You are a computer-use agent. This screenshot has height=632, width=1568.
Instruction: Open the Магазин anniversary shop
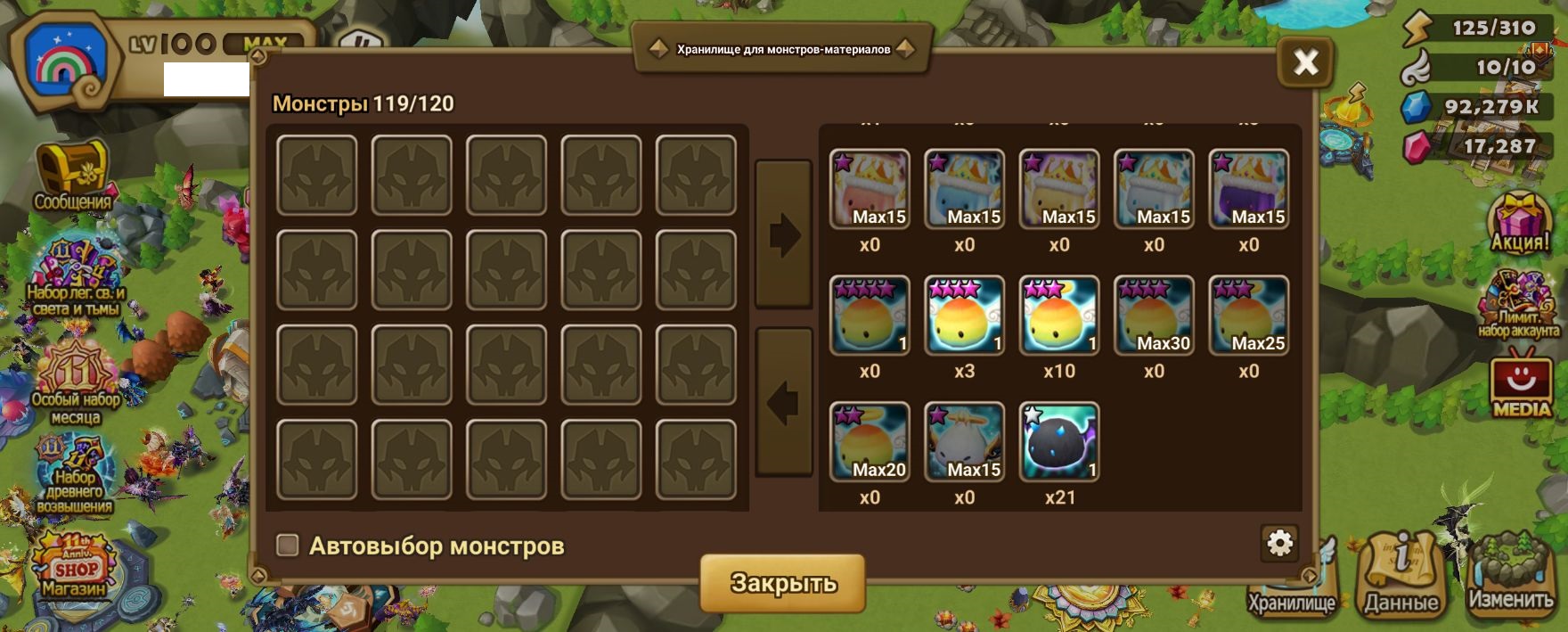[x=74, y=565]
